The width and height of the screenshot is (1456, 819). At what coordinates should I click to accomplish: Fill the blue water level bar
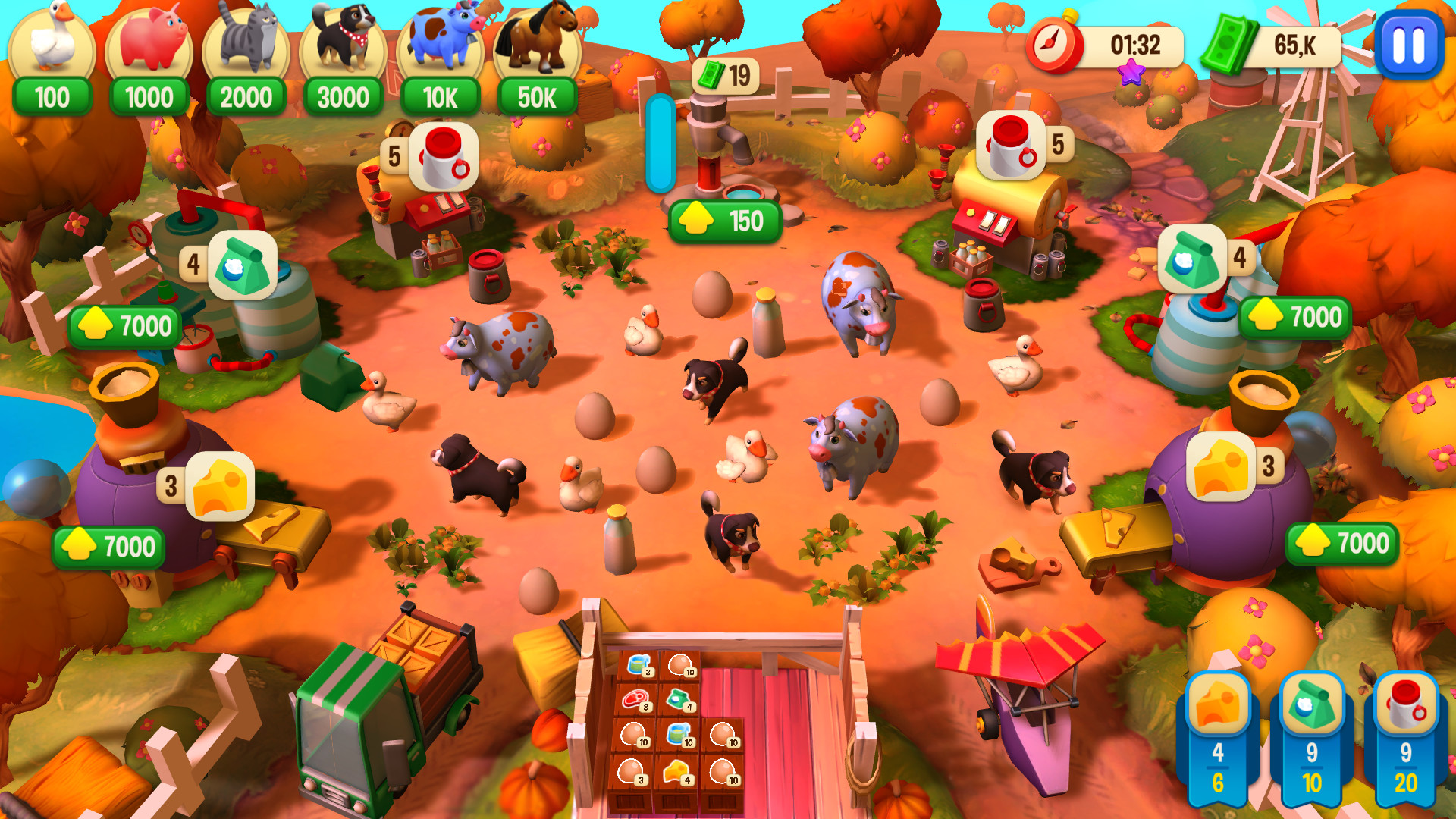[x=658, y=144]
